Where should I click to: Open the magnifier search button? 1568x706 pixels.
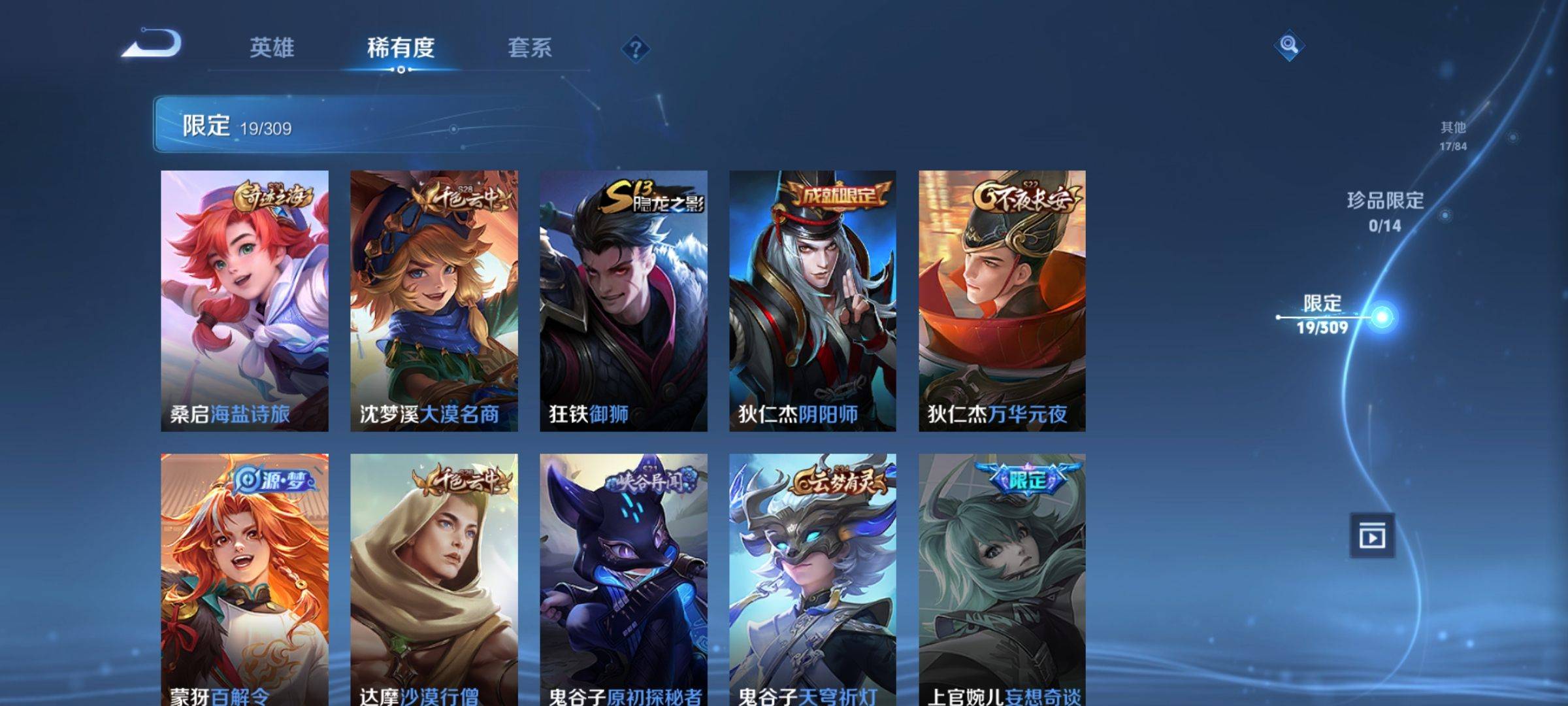[x=1288, y=45]
